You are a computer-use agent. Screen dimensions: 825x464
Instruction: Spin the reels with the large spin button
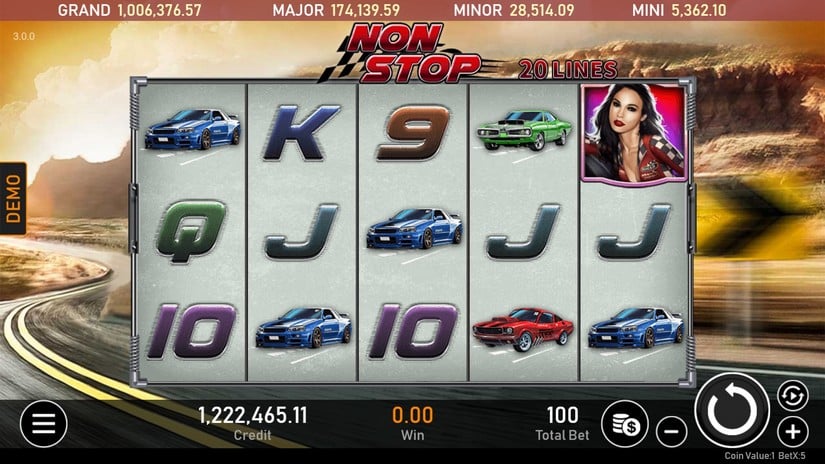pyautogui.click(x=732, y=410)
